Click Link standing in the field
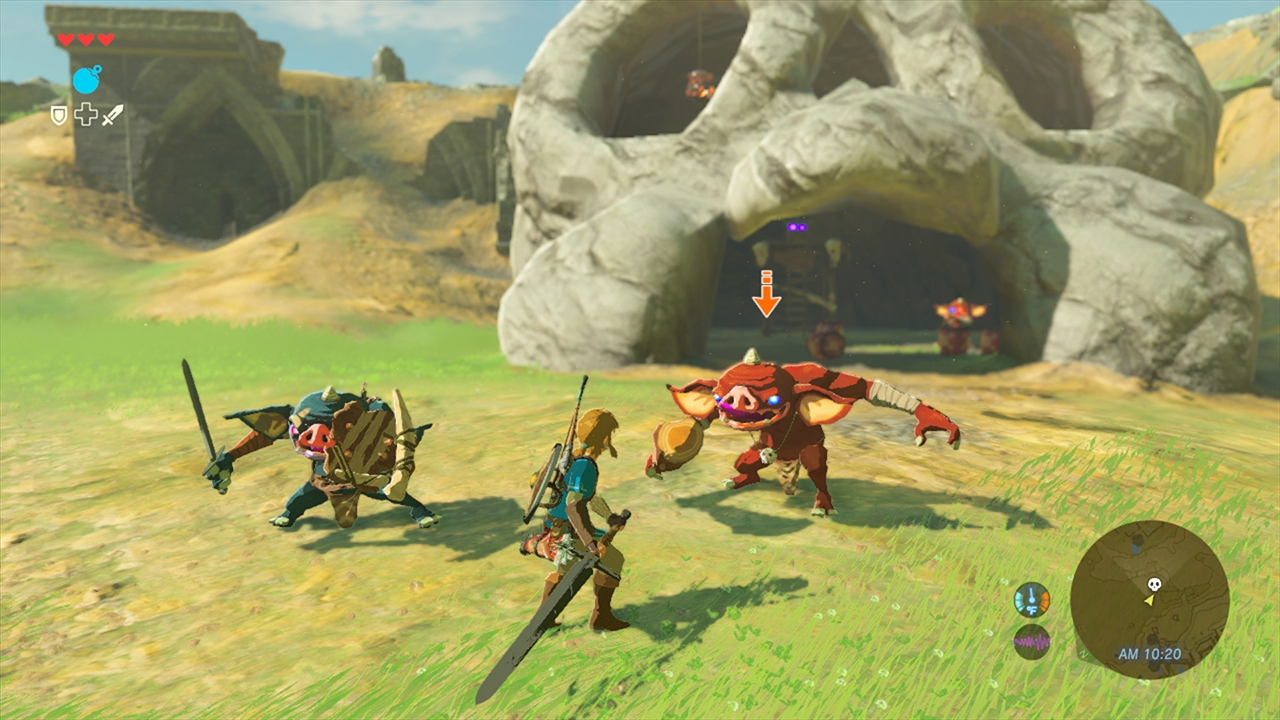The height and width of the screenshot is (720, 1280). tap(580, 490)
